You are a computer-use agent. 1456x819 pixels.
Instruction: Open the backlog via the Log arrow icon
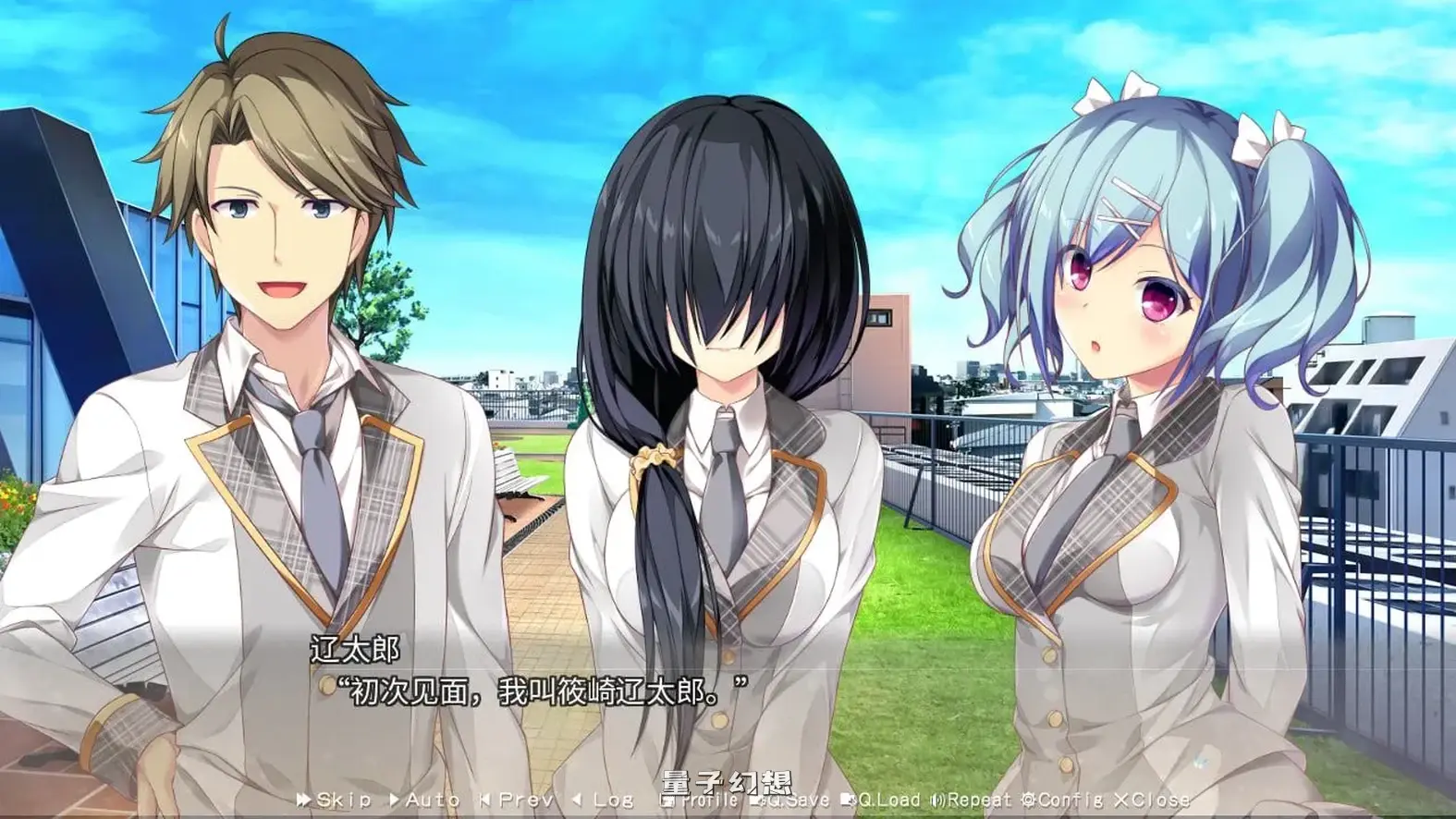[577, 801]
